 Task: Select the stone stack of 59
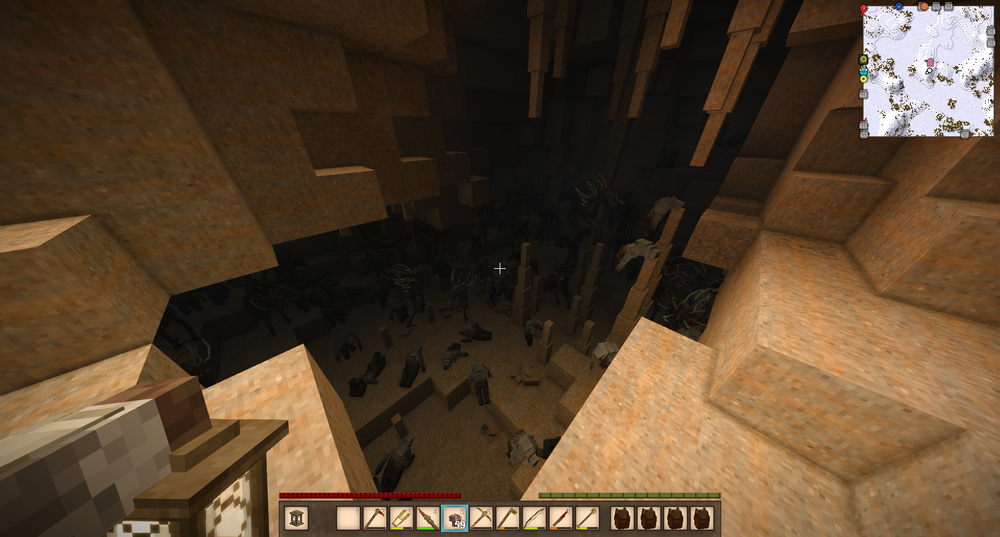click(454, 518)
